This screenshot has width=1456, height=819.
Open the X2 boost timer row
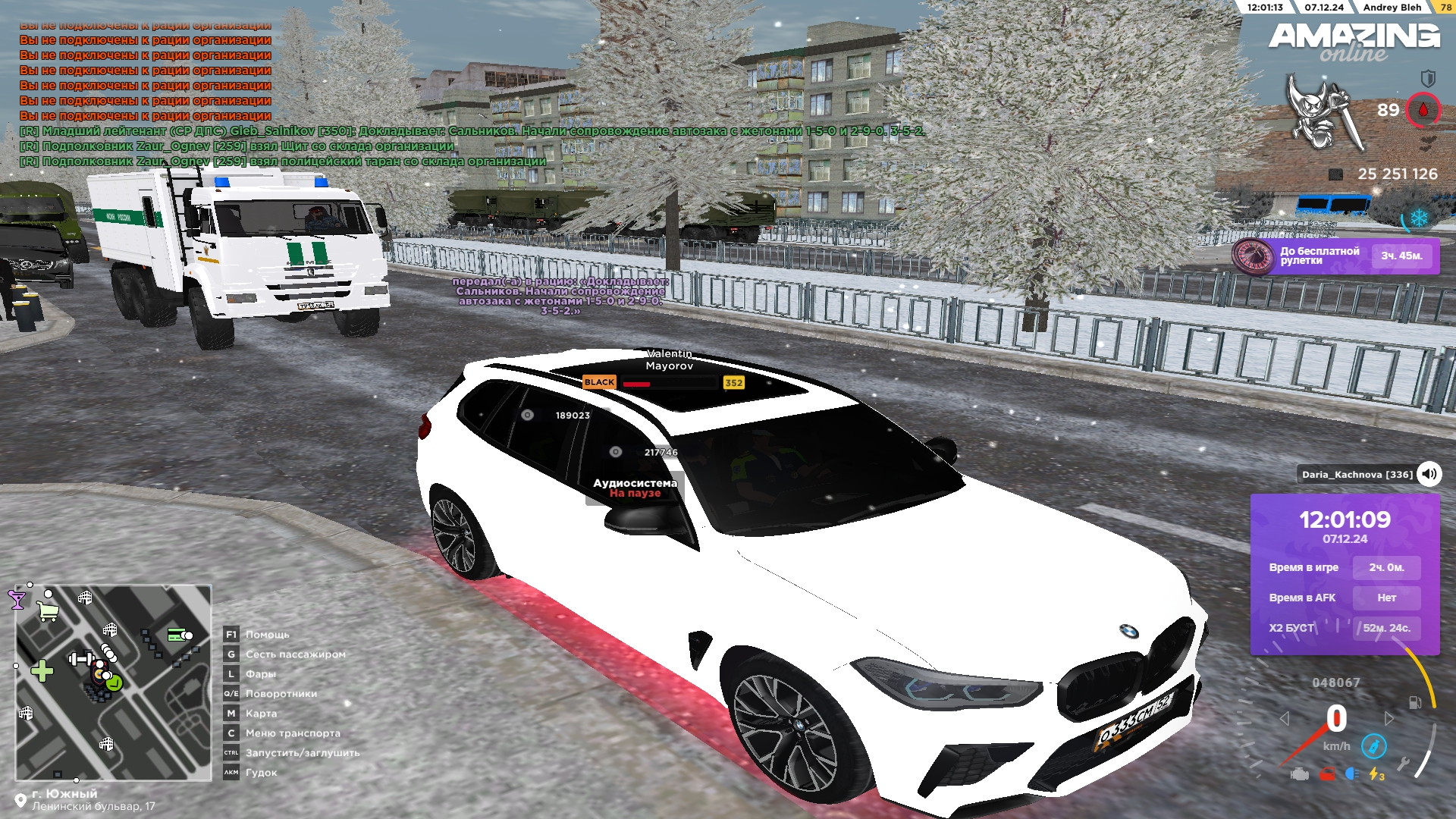point(1344,628)
